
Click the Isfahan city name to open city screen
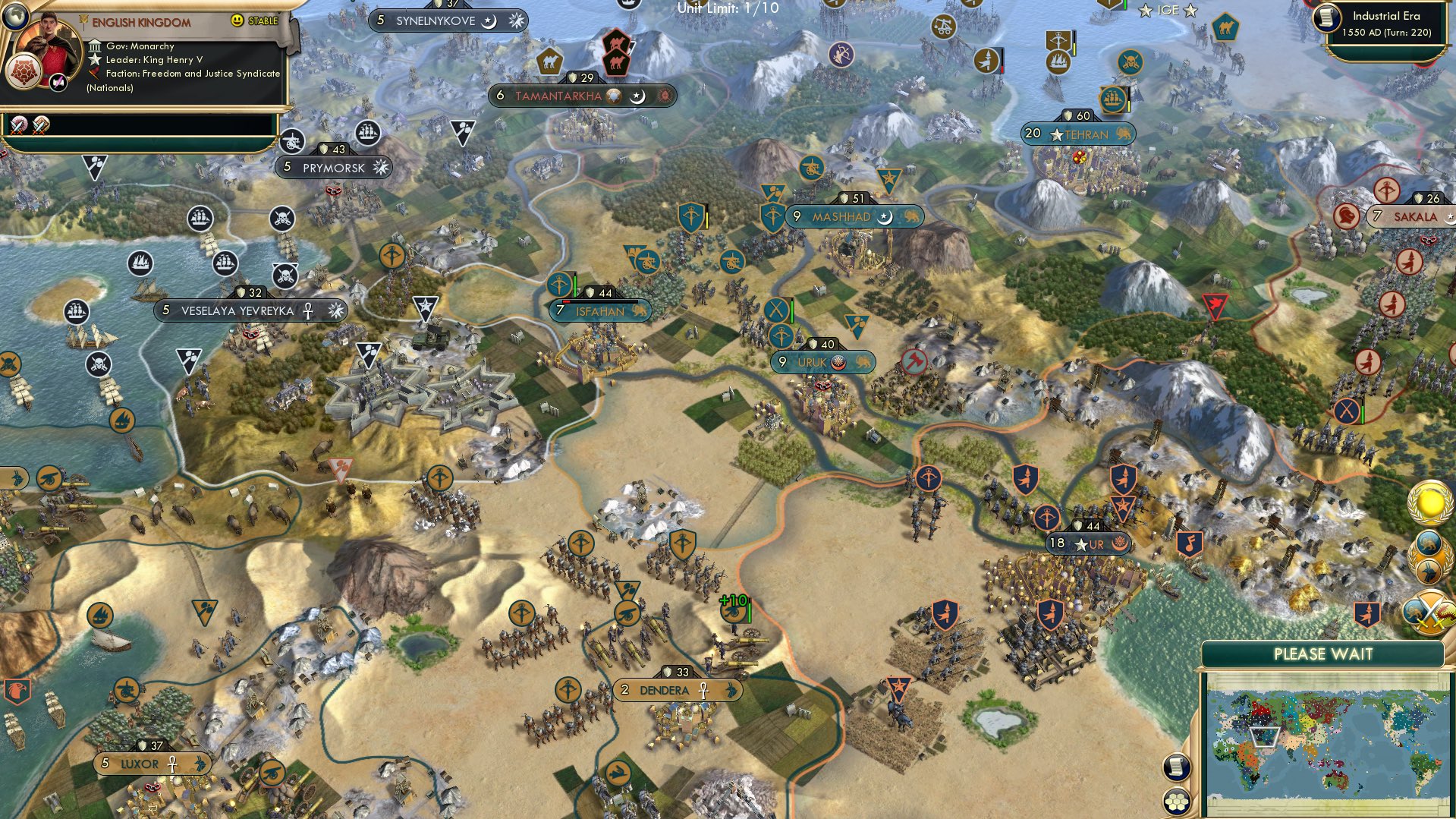(602, 311)
